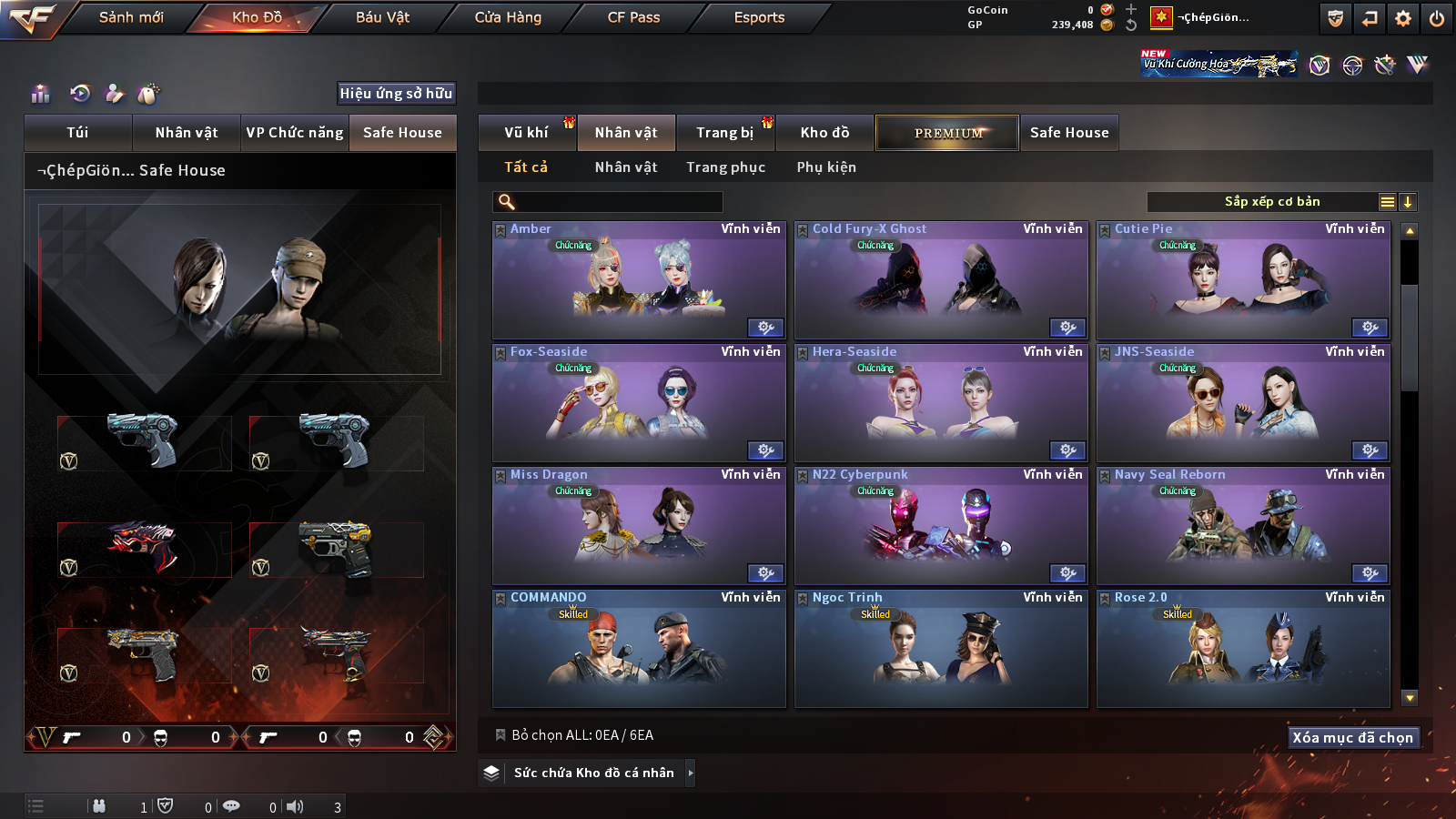Open the PREMIUM tab
The width and height of the screenshot is (1456, 819).
(x=948, y=133)
